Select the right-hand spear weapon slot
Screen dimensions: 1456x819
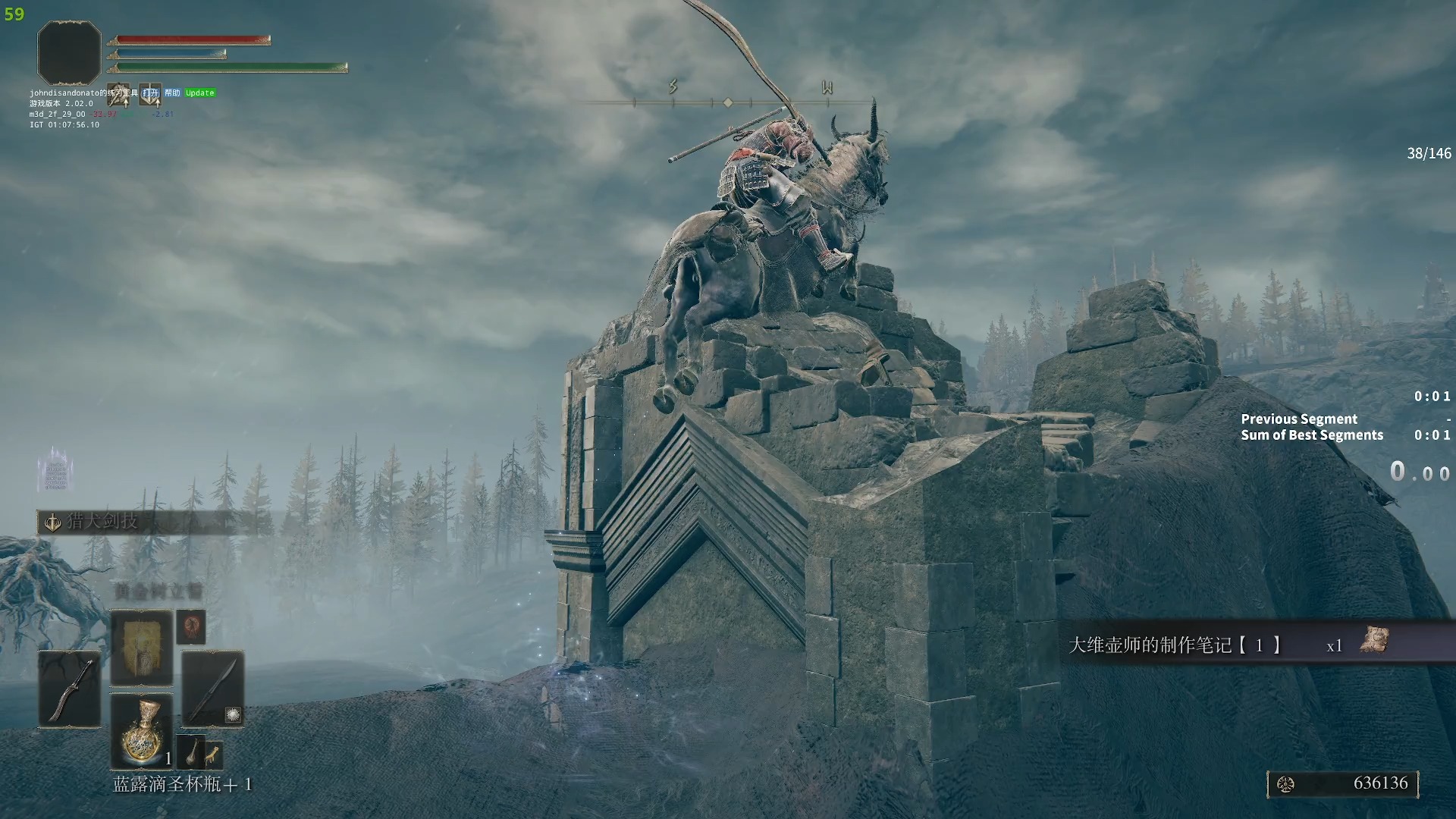pyautogui.click(x=212, y=689)
